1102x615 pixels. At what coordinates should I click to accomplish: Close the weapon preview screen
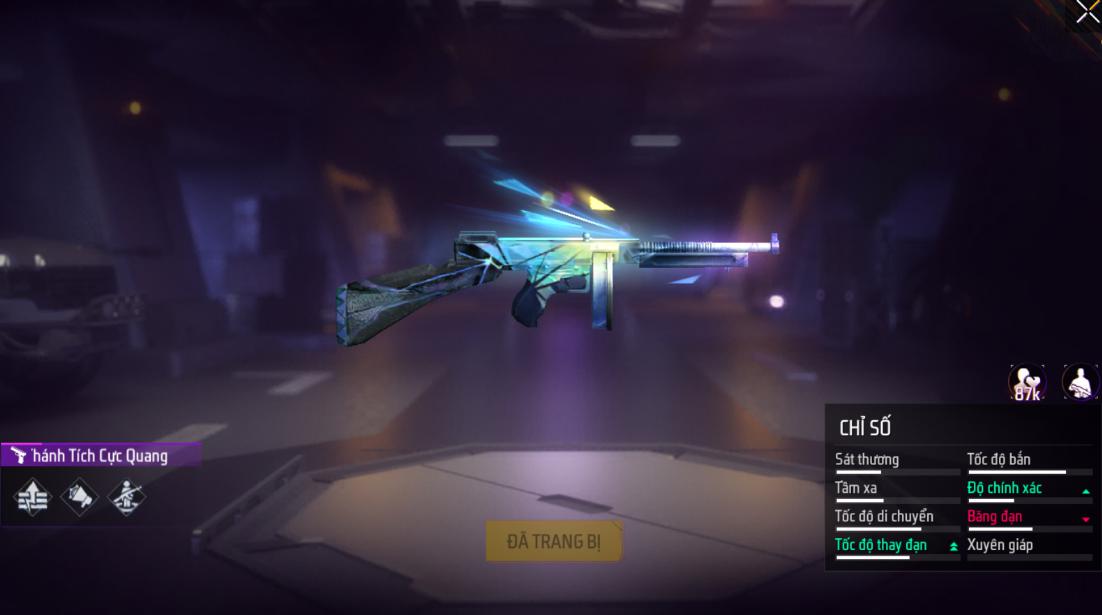(1087, 12)
